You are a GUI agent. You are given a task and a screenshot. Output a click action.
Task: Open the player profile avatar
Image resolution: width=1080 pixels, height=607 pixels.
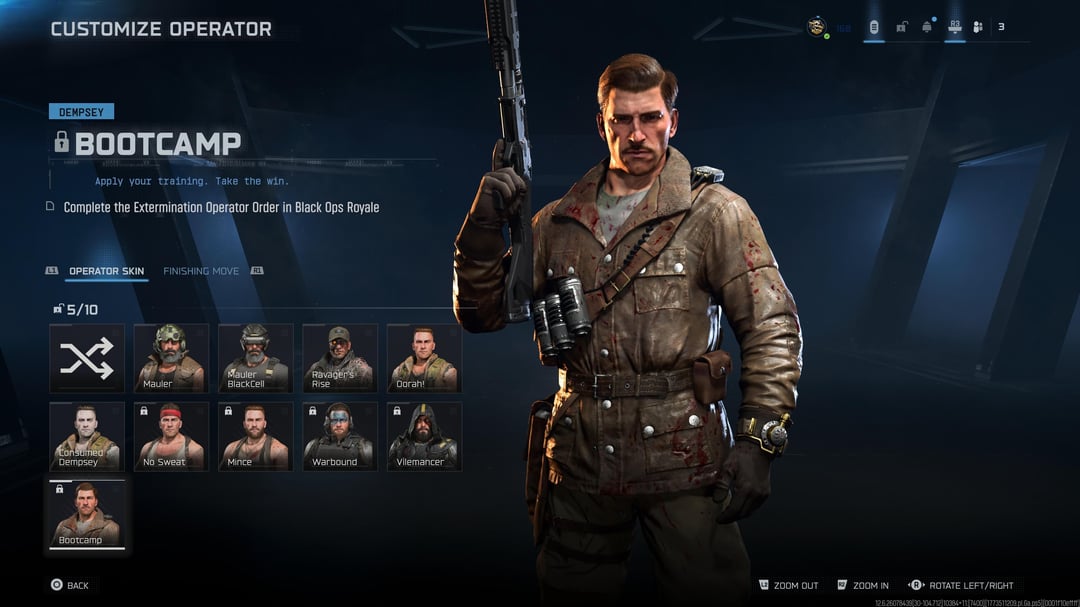click(817, 27)
